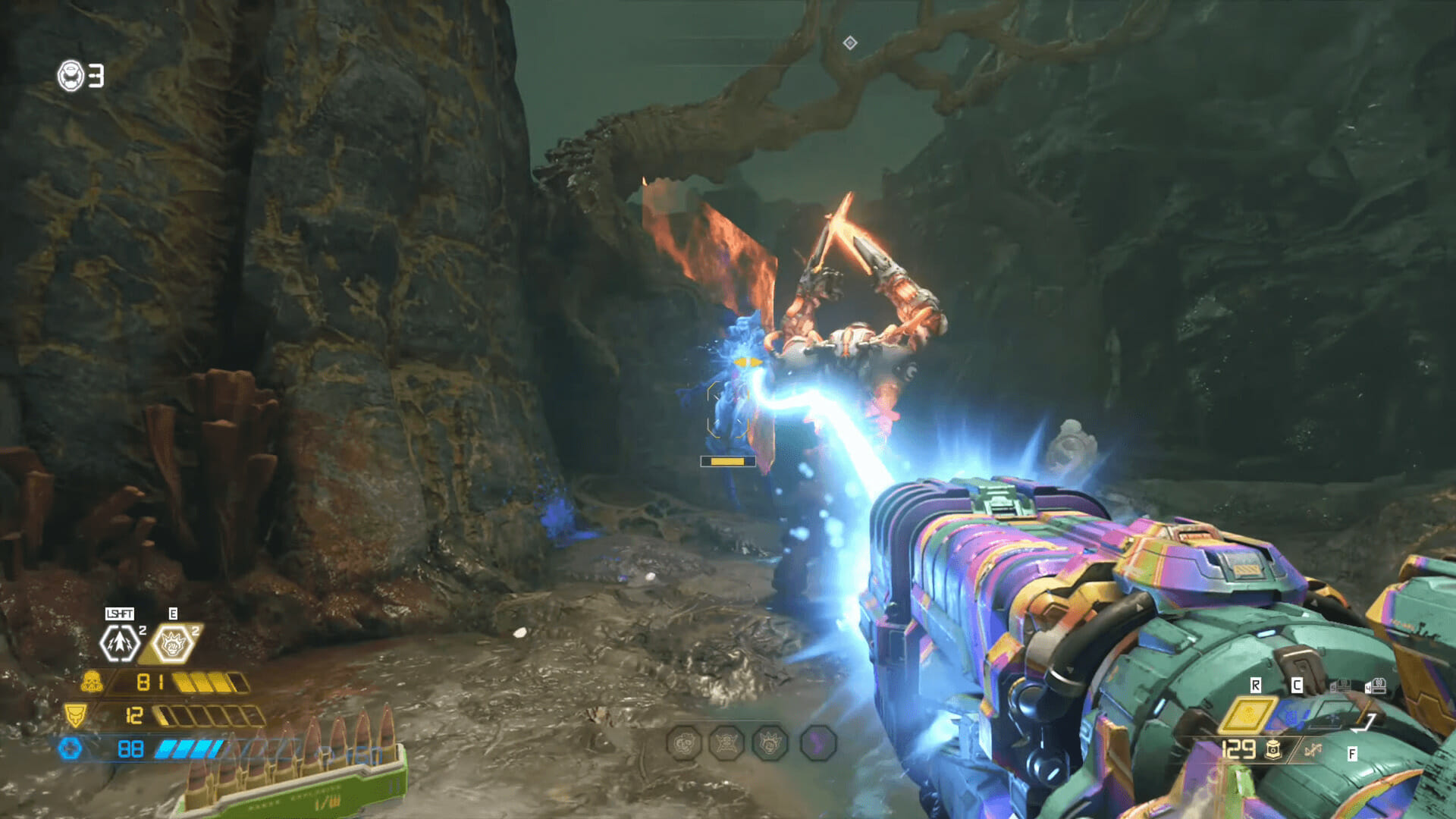Viewport: 1456px width, 819px height.
Task: Trigger the Blood Punch fist icon
Action: coord(171,644)
